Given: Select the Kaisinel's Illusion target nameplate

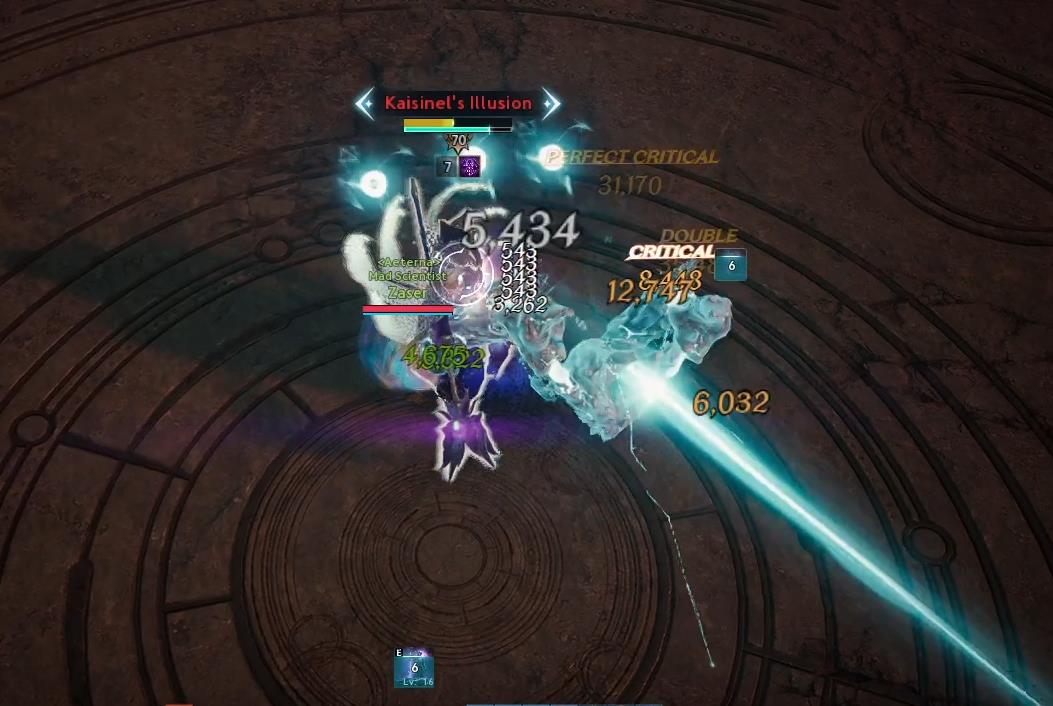Looking at the screenshot, I should click(458, 103).
